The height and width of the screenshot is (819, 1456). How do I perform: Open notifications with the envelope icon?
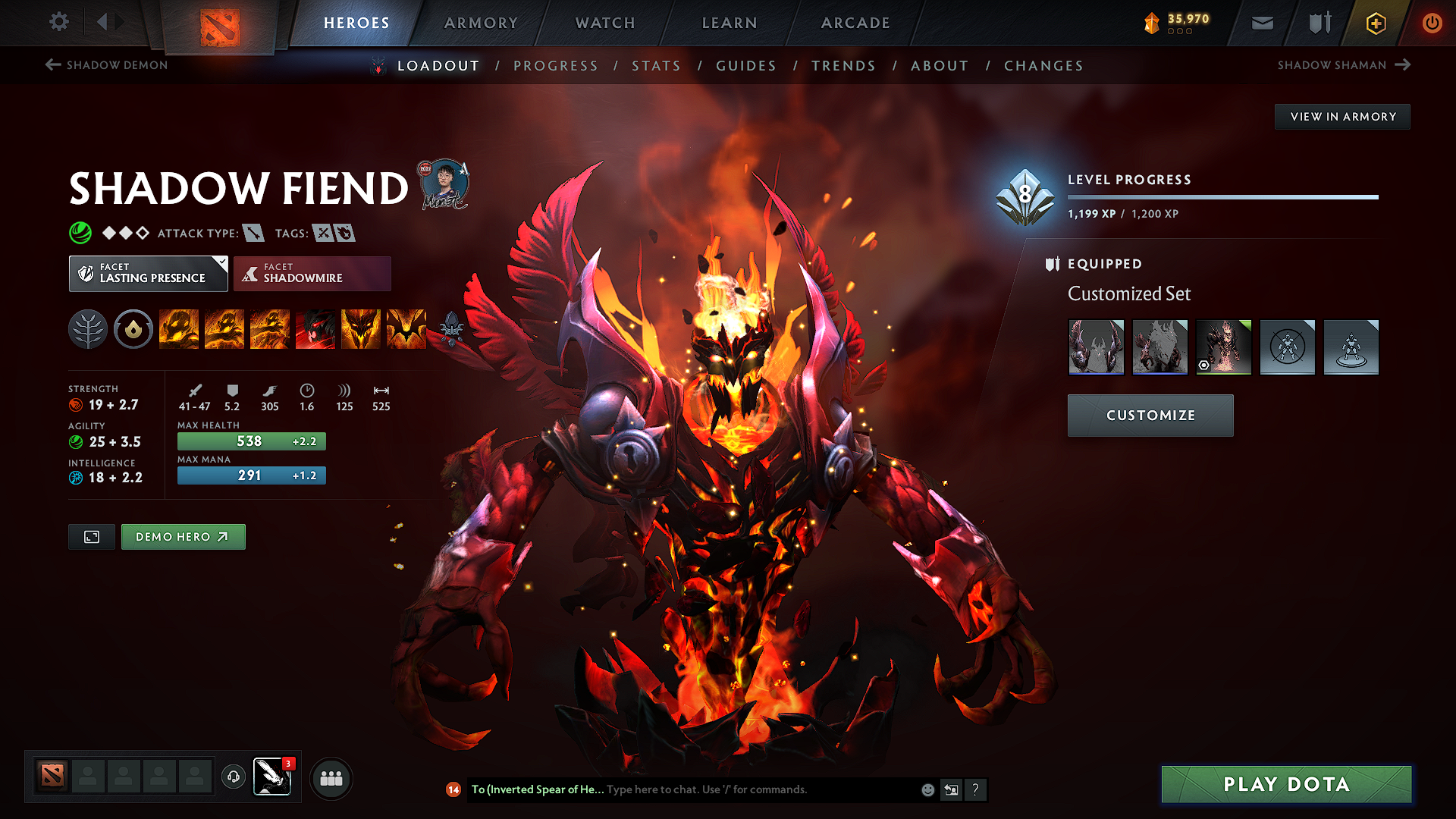click(x=1261, y=23)
